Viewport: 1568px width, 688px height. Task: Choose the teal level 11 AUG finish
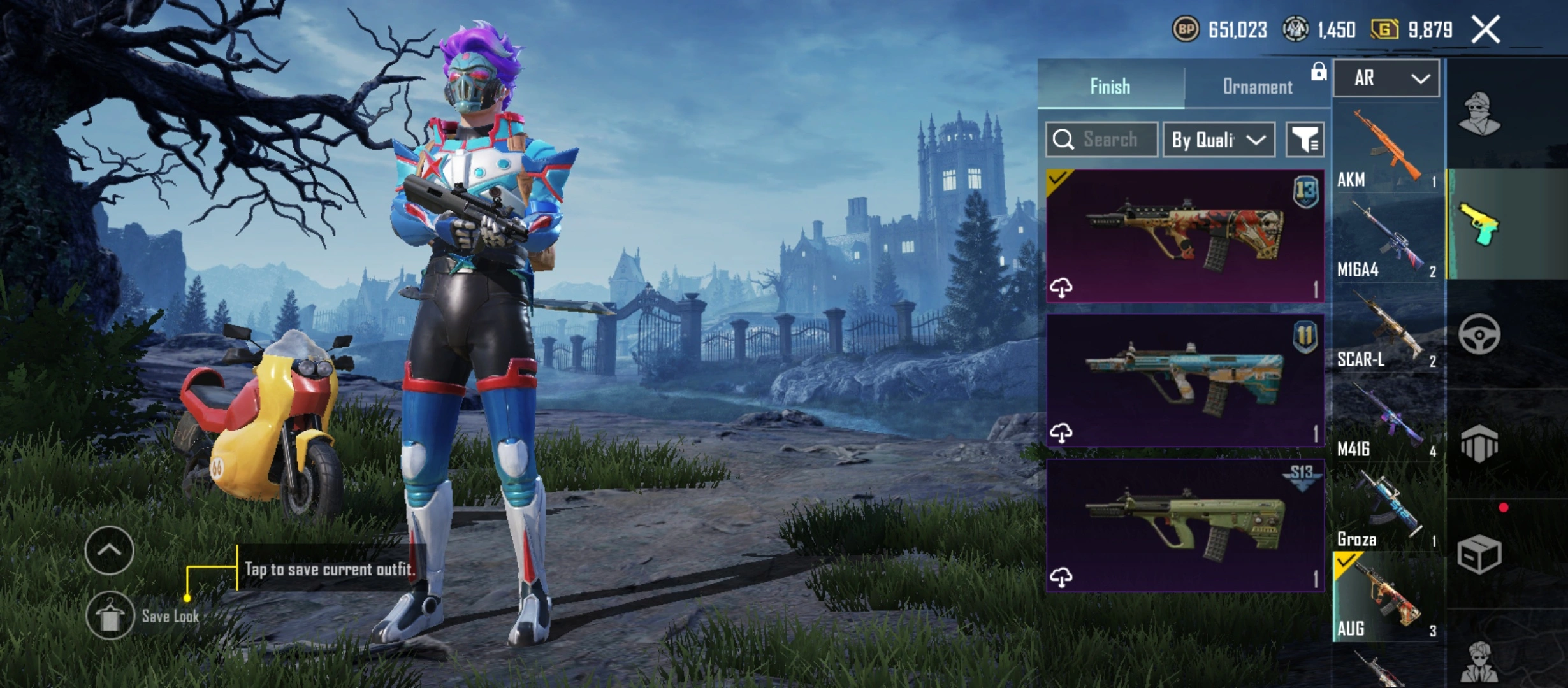tap(1185, 380)
